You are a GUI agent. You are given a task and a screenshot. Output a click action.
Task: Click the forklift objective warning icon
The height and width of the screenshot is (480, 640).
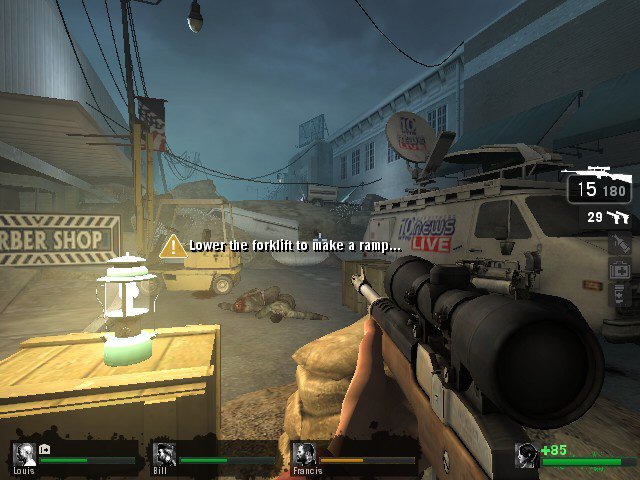173,246
